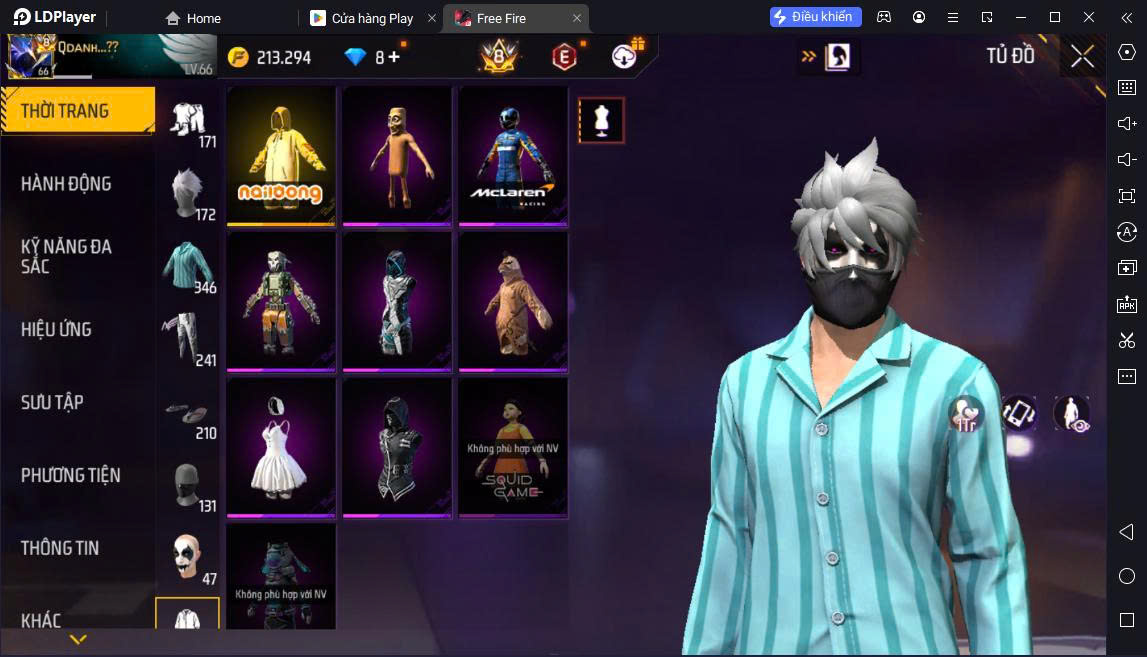The height and width of the screenshot is (657, 1147).
Task: Select the yellow Nailoong hoodie outfit
Action: (x=281, y=155)
